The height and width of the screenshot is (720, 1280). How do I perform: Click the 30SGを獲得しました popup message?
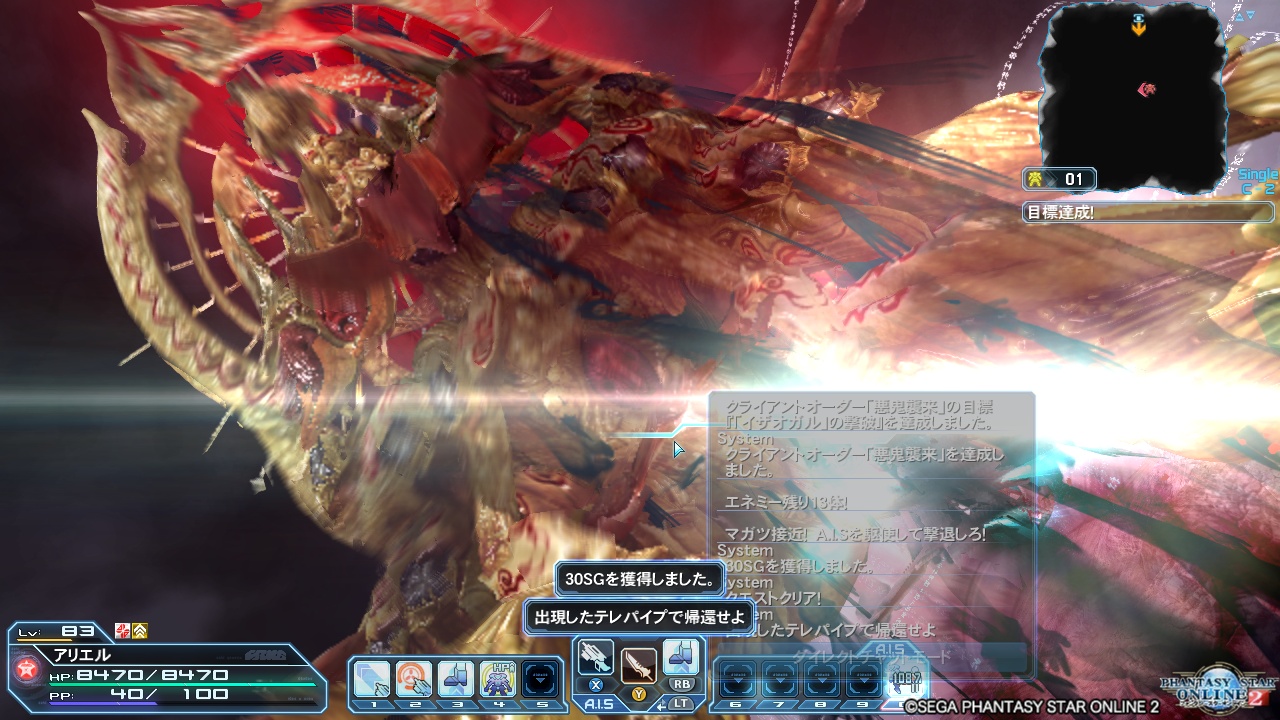640,579
